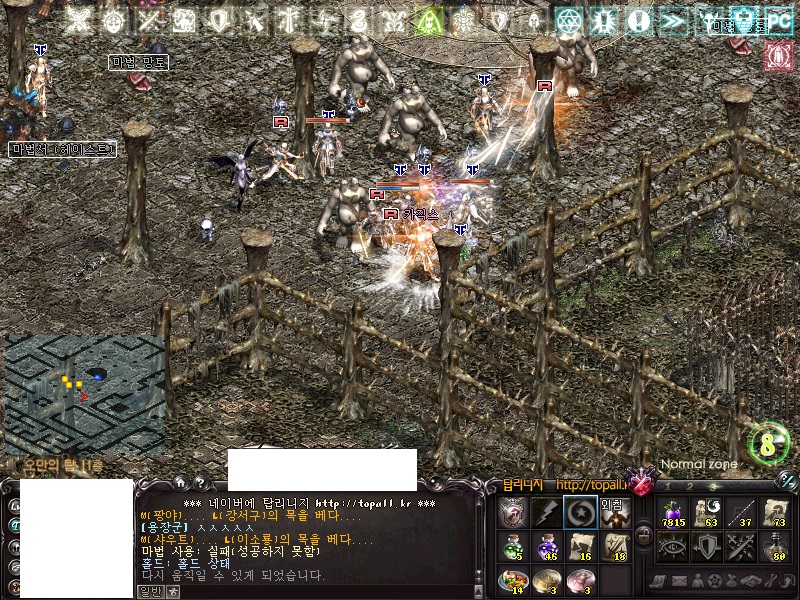The image size is (800, 600).
Task: Select the 일반 chat tab
Action: pos(149,591)
